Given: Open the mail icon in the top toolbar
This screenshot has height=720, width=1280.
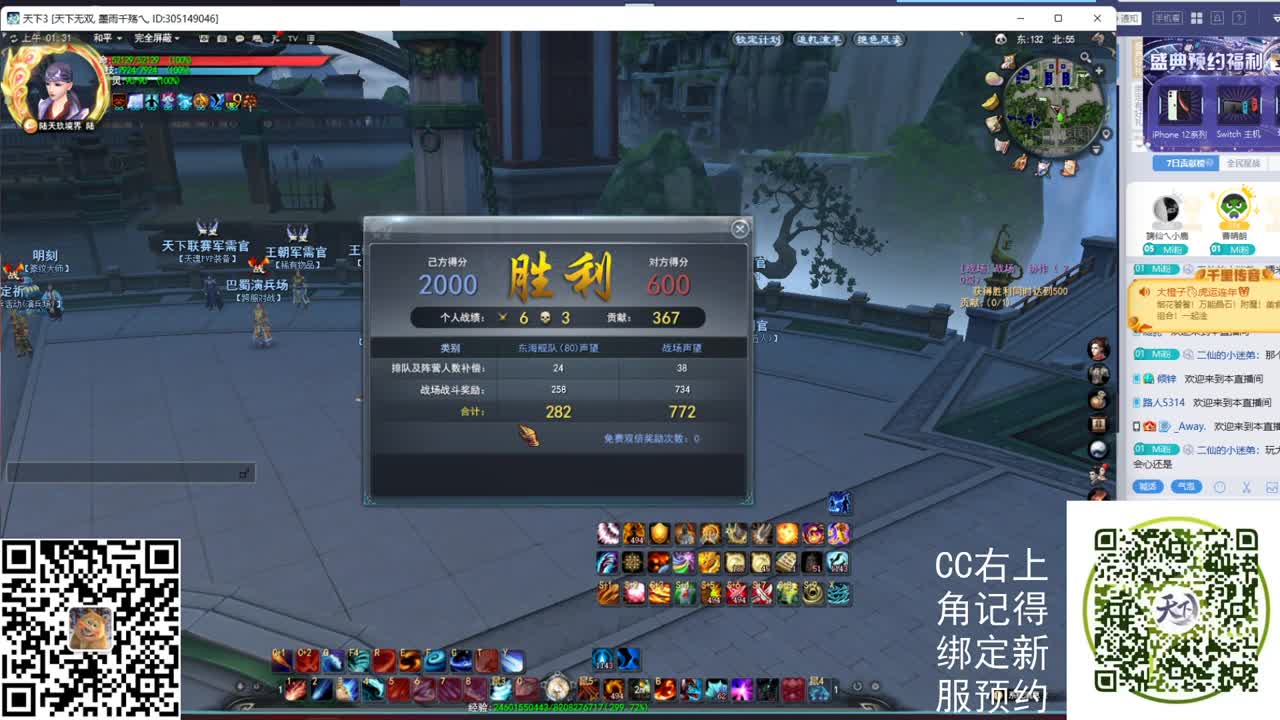Looking at the screenshot, I should coord(258,38).
